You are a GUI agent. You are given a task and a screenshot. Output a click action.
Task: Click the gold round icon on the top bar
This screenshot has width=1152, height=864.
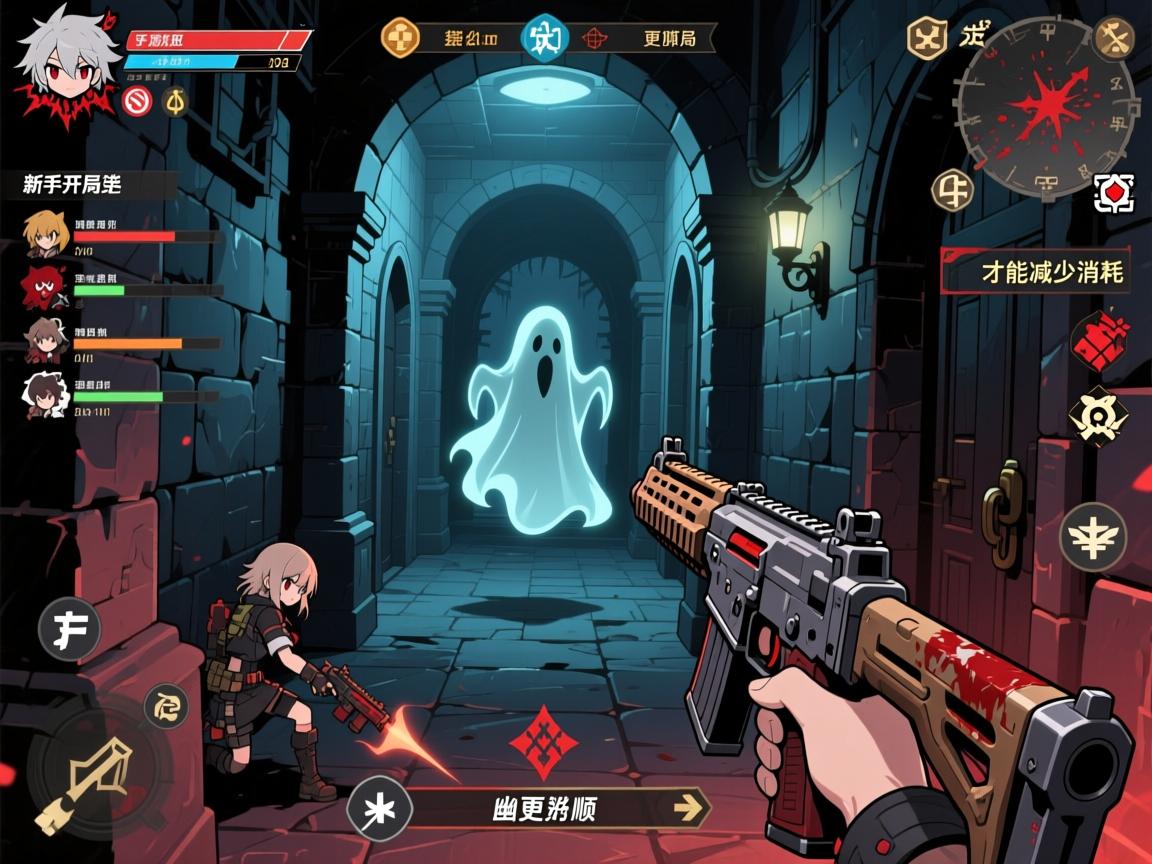pyautogui.click(x=401, y=39)
